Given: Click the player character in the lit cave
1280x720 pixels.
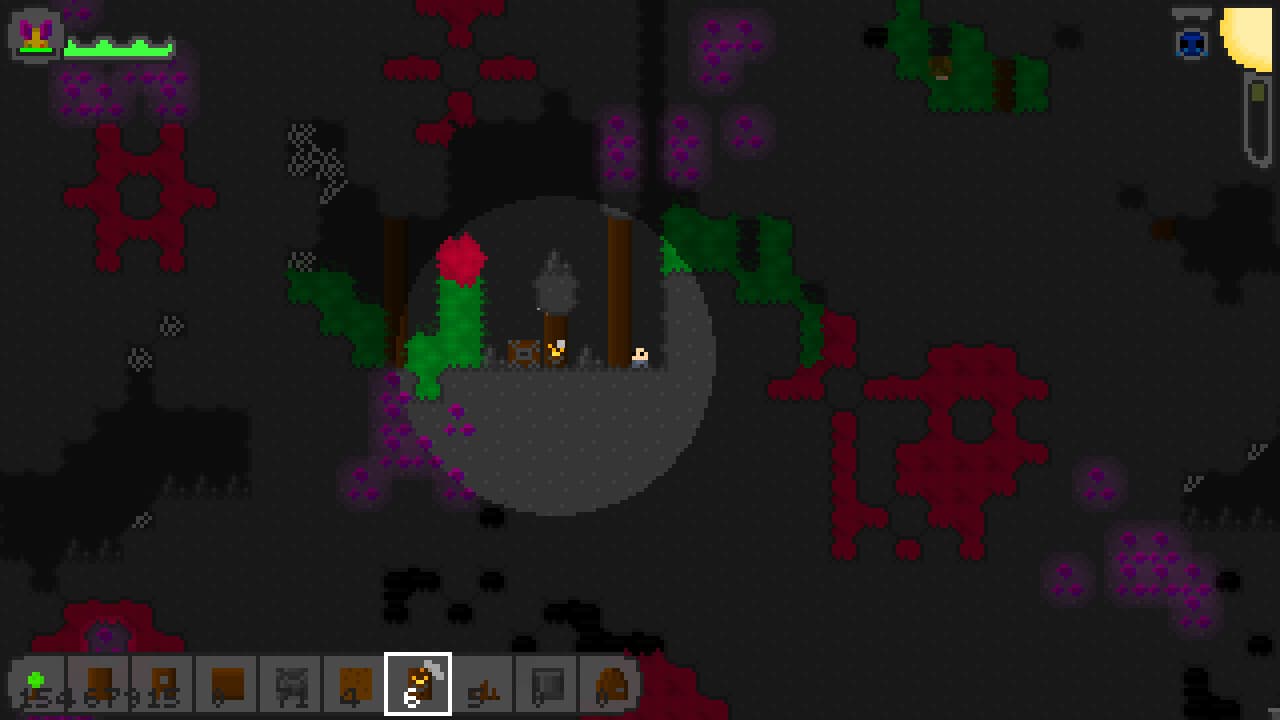Looking at the screenshot, I should tap(556, 352).
